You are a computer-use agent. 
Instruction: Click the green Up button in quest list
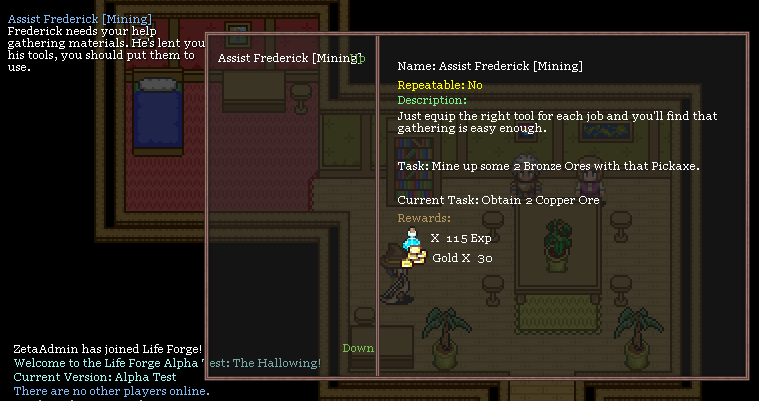(x=360, y=58)
